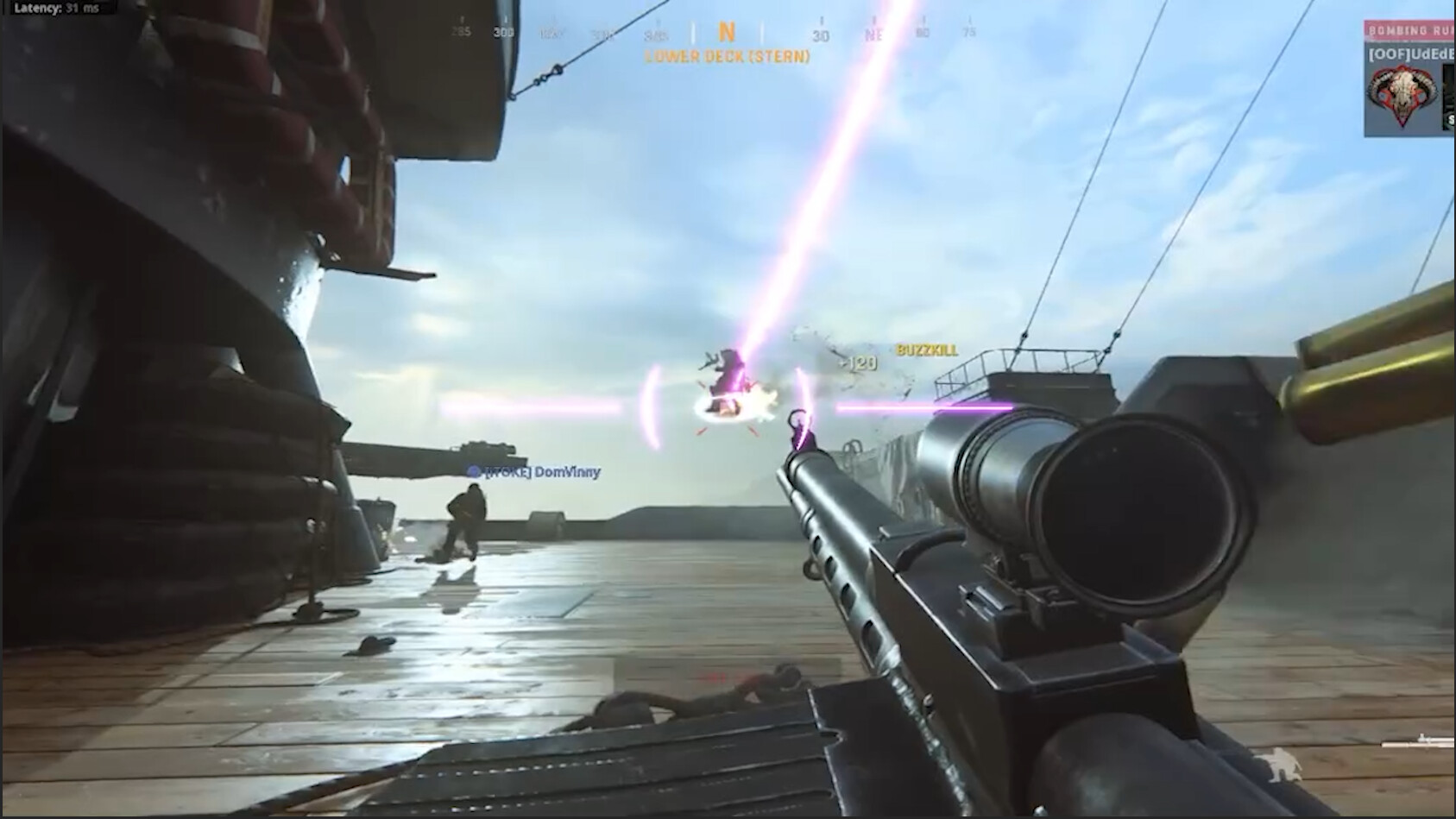Image resolution: width=1456 pixels, height=819 pixels.
Task: Click the ram skull clan emblem in killfeed
Action: point(1402,95)
